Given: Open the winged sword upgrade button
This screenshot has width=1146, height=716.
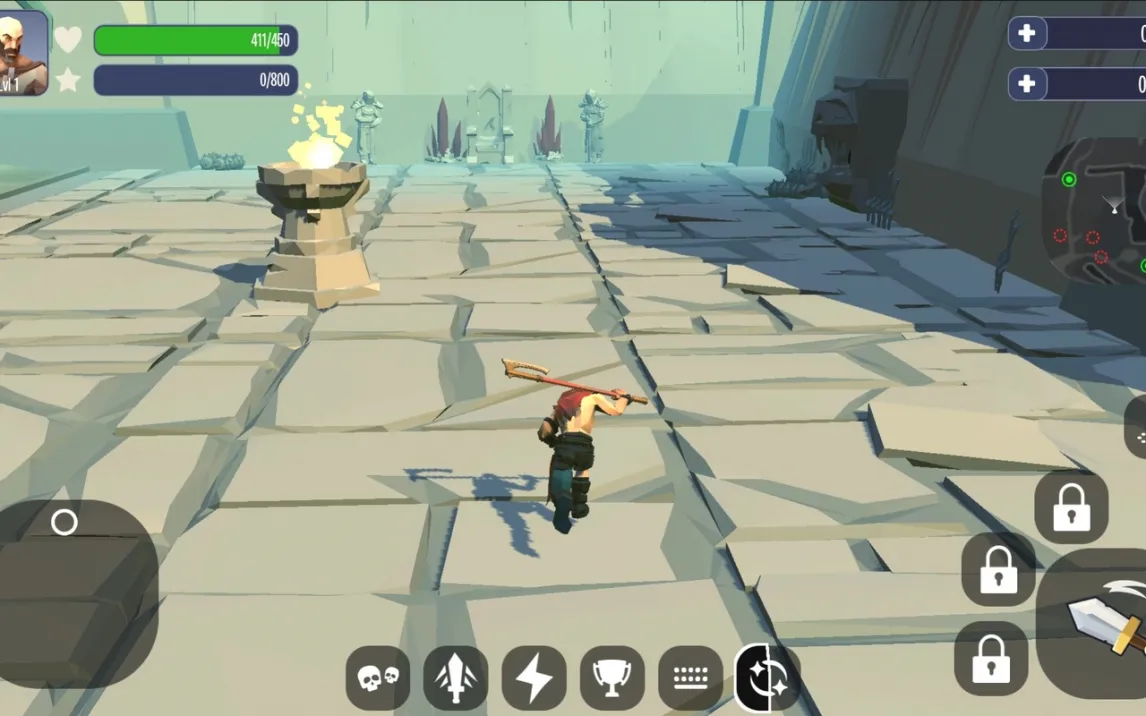Looking at the screenshot, I should [x=456, y=678].
